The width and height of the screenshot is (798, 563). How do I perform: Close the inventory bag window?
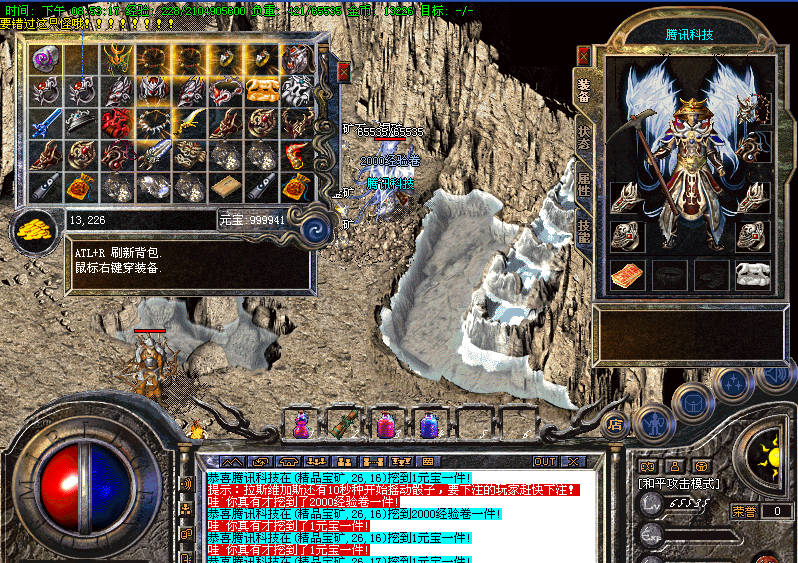(x=344, y=72)
